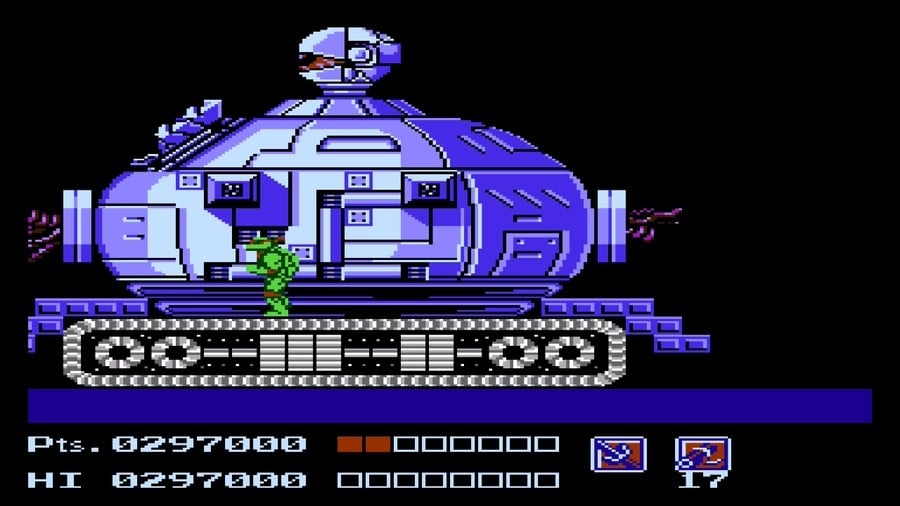The width and height of the screenshot is (900, 506).
Task: Select the main weapon icon box
Action: tap(618, 454)
